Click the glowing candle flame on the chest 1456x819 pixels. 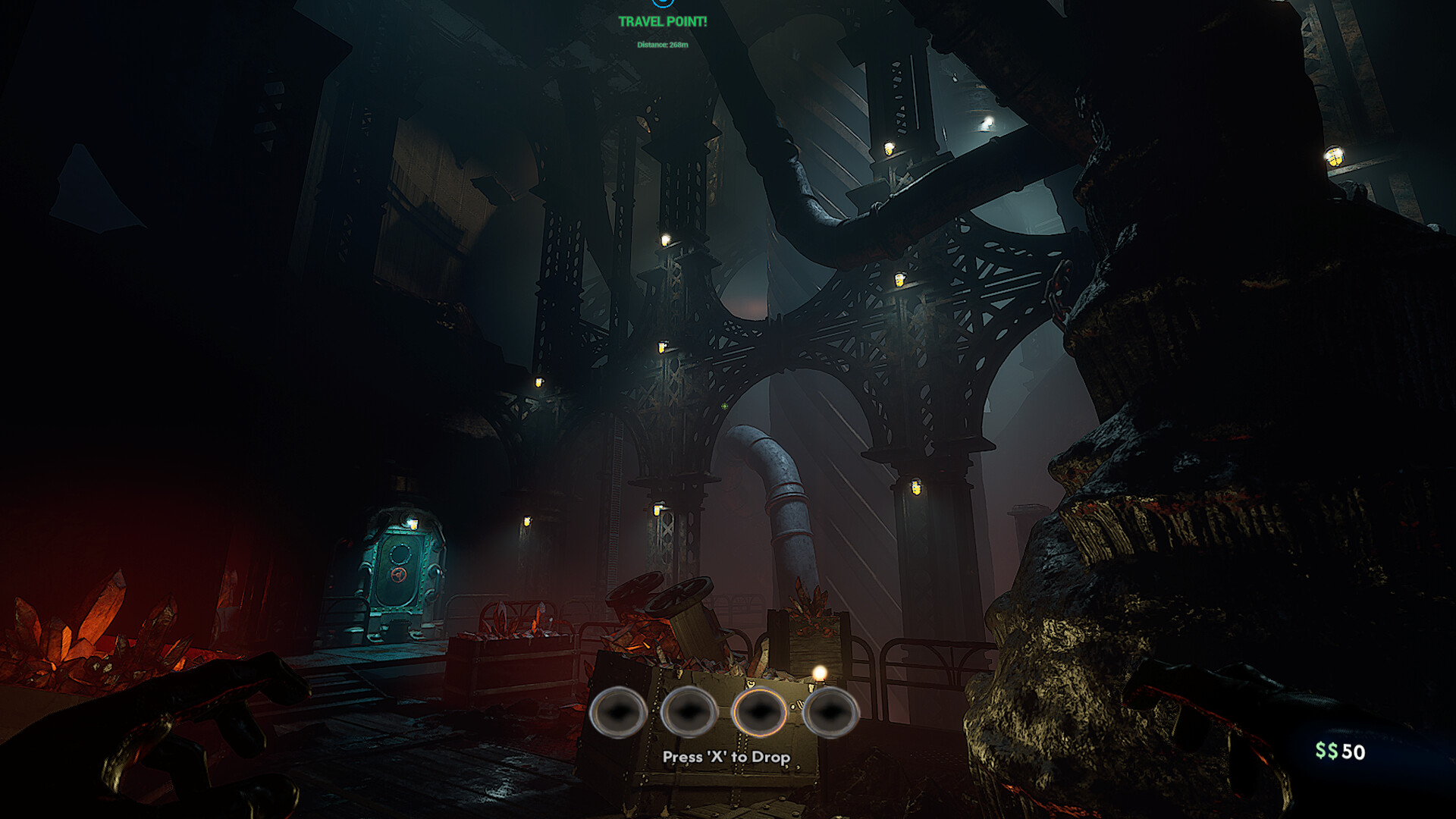[x=821, y=673]
